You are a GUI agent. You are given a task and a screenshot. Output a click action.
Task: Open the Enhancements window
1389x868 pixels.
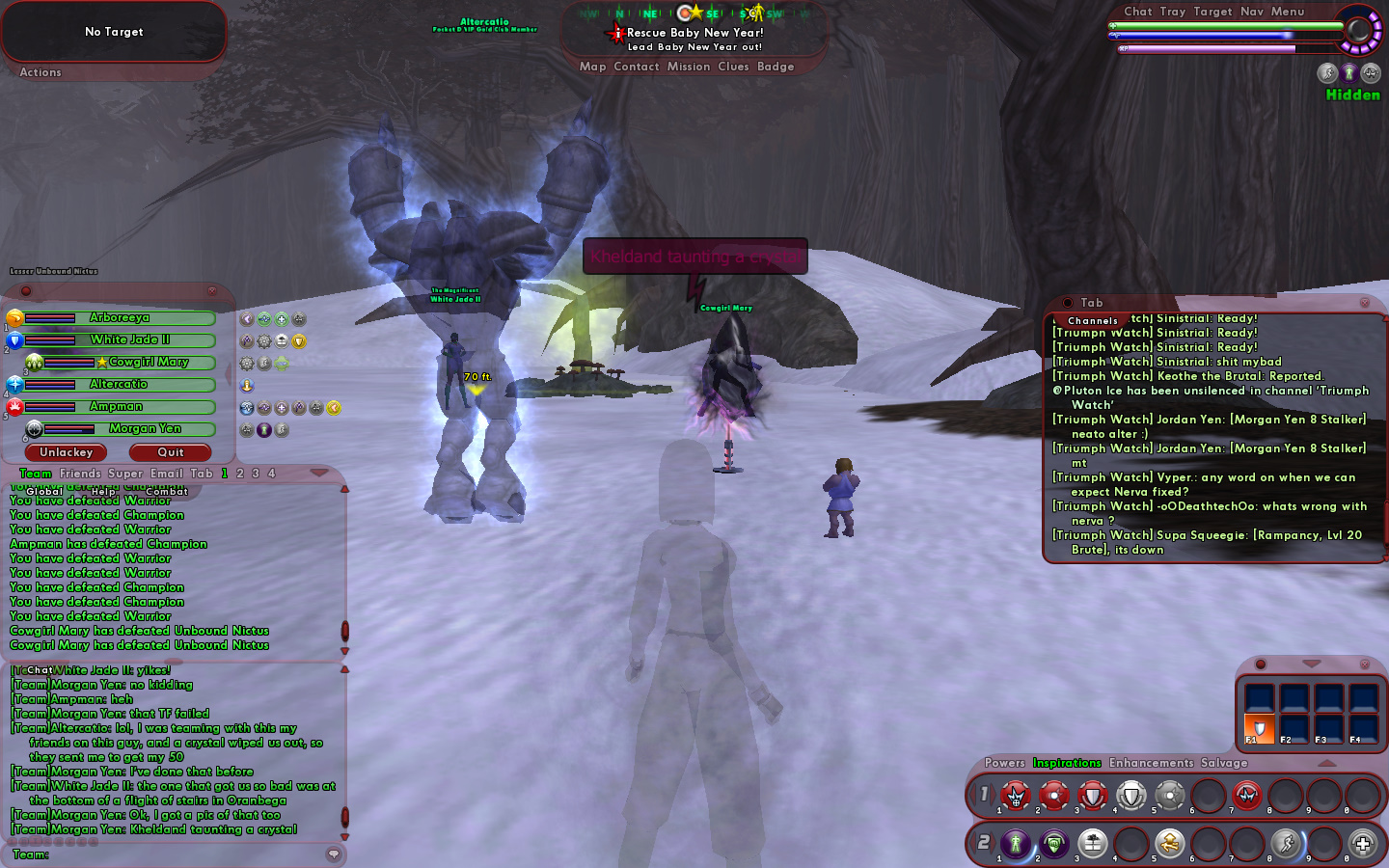1151,763
